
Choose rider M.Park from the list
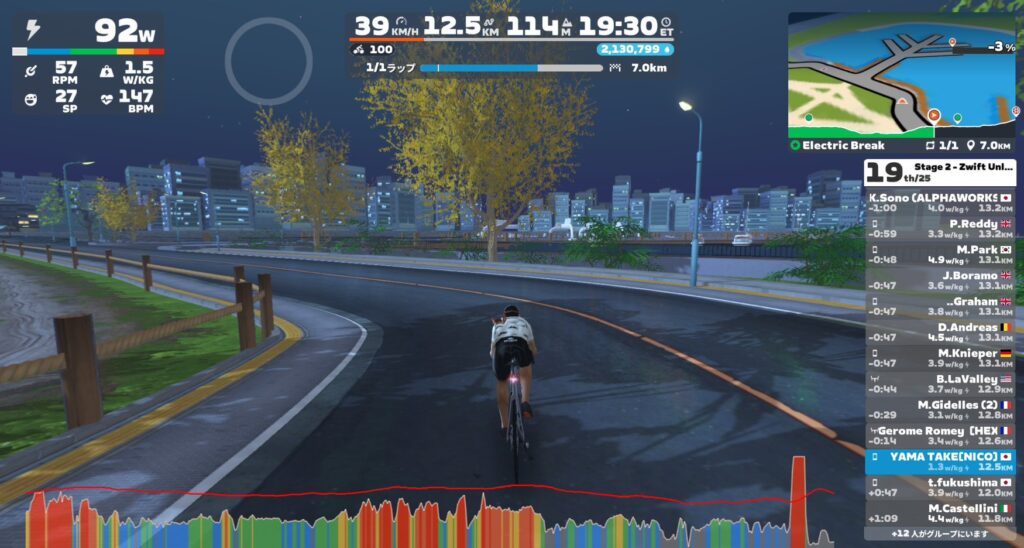point(939,255)
